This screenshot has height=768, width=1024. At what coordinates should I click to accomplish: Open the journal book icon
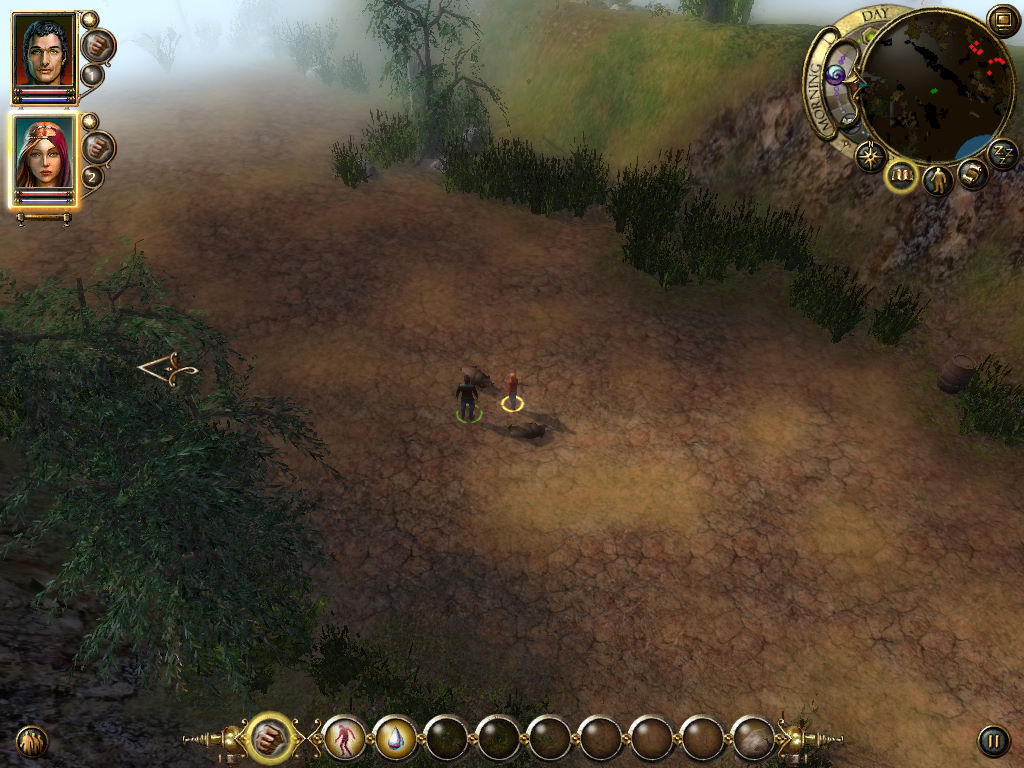903,176
